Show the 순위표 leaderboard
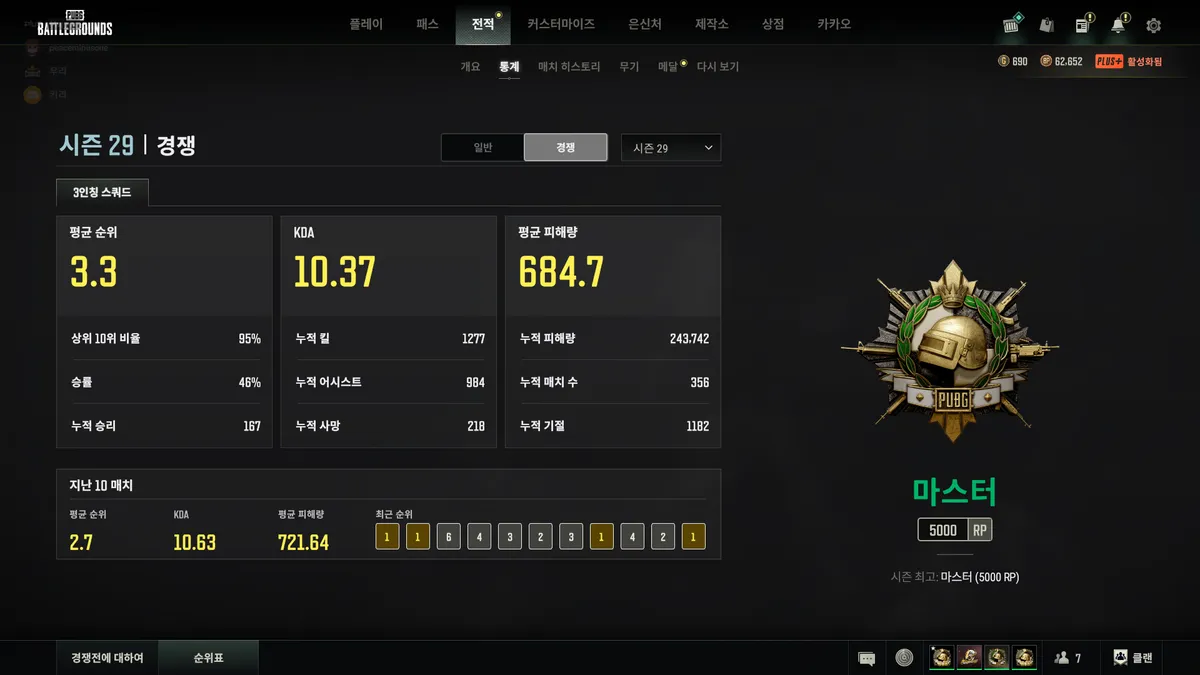The height and width of the screenshot is (675, 1200). click(x=209, y=658)
